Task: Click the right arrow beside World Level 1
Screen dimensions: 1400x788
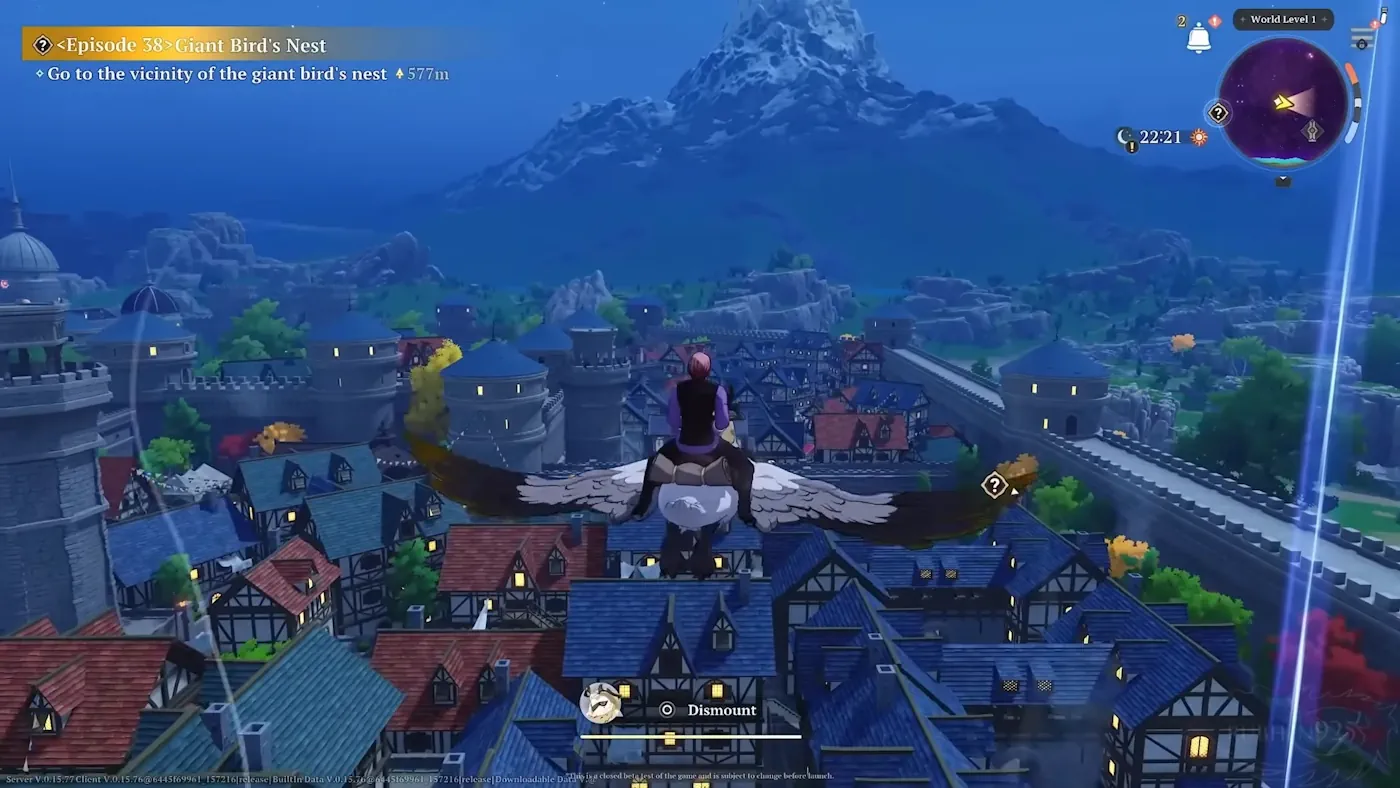Action: (1324, 19)
